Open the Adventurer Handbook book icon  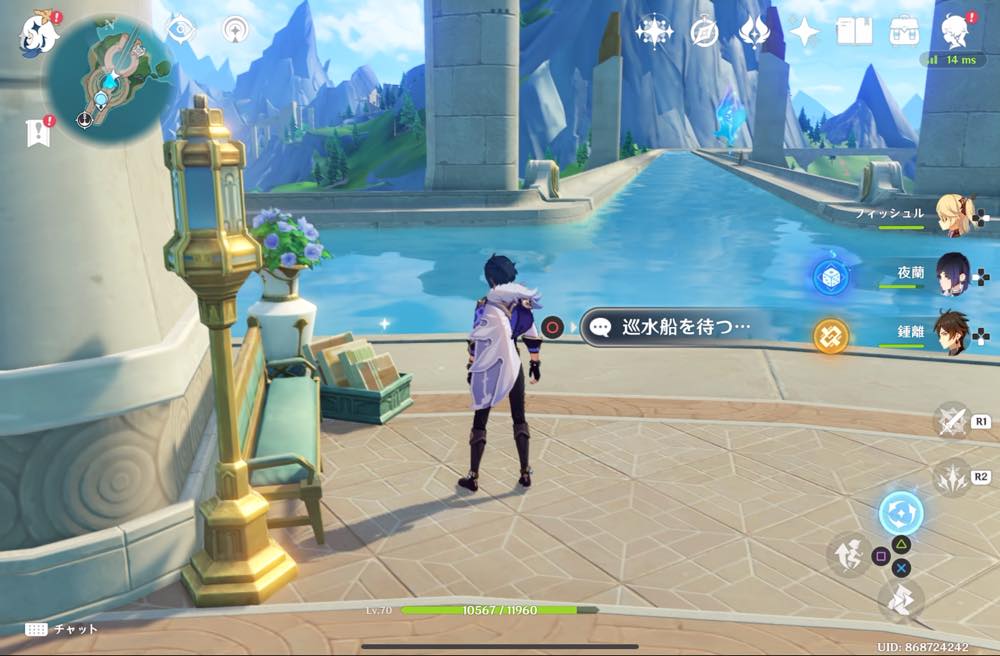click(x=854, y=32)
